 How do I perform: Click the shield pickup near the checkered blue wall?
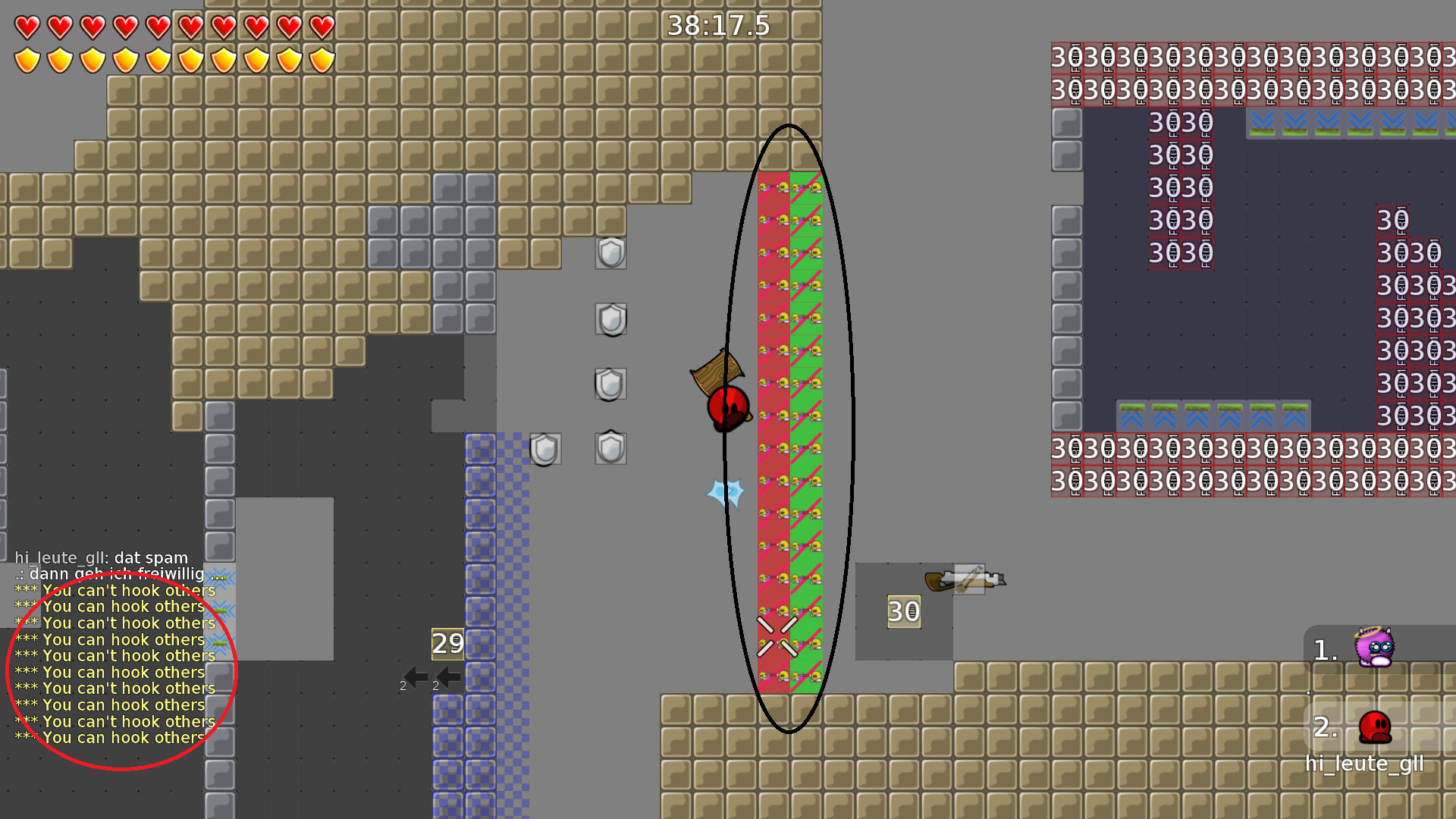544,447
